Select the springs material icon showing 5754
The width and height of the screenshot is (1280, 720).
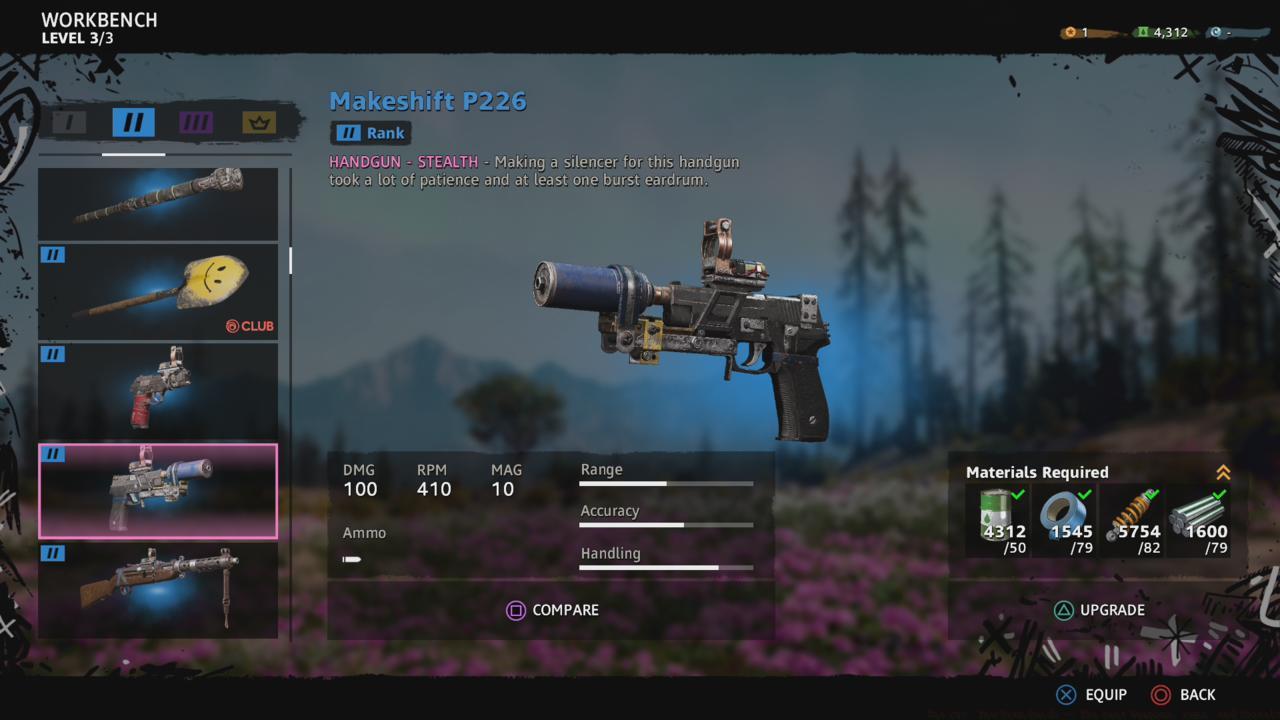click(x=1129, y=512)
